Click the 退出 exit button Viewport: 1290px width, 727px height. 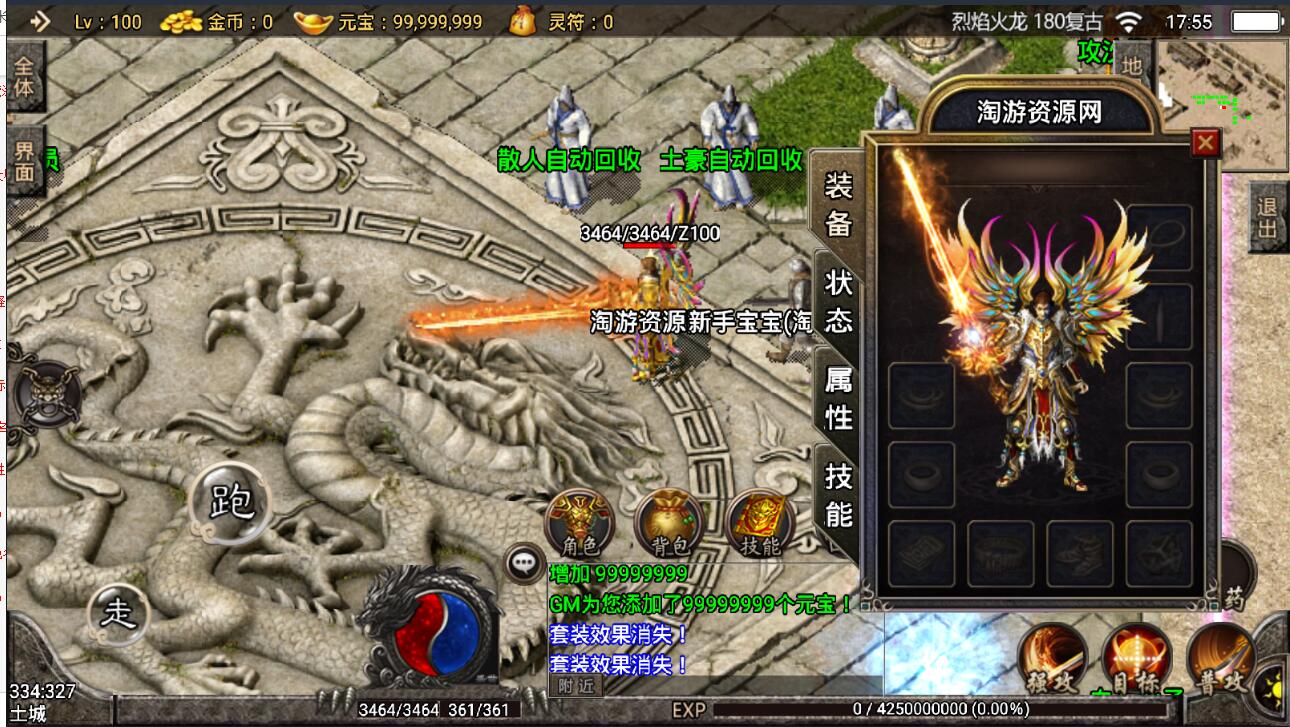tap(1268, 216)
